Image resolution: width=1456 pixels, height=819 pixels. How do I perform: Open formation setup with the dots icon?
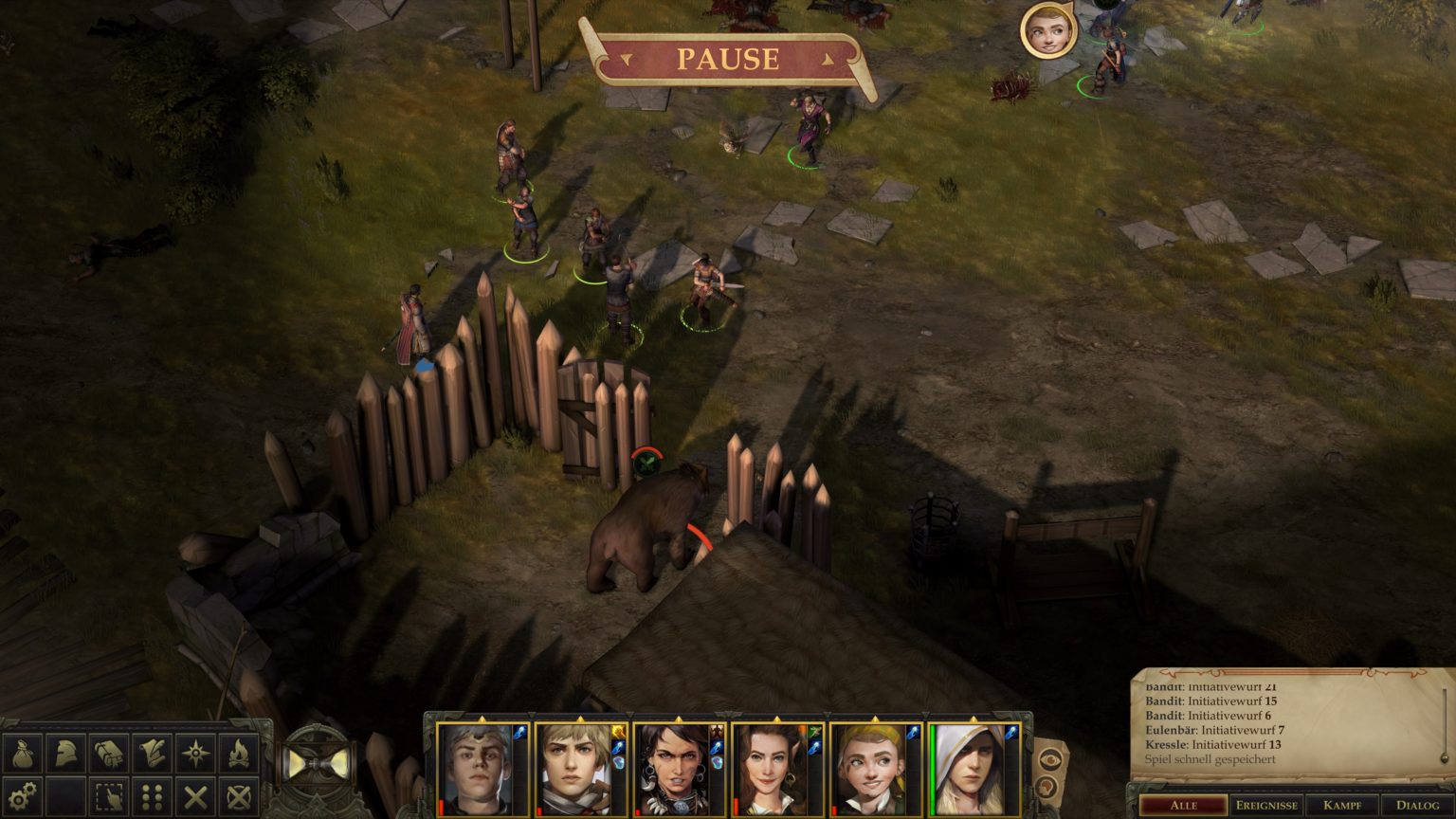(x=150, y=796)
